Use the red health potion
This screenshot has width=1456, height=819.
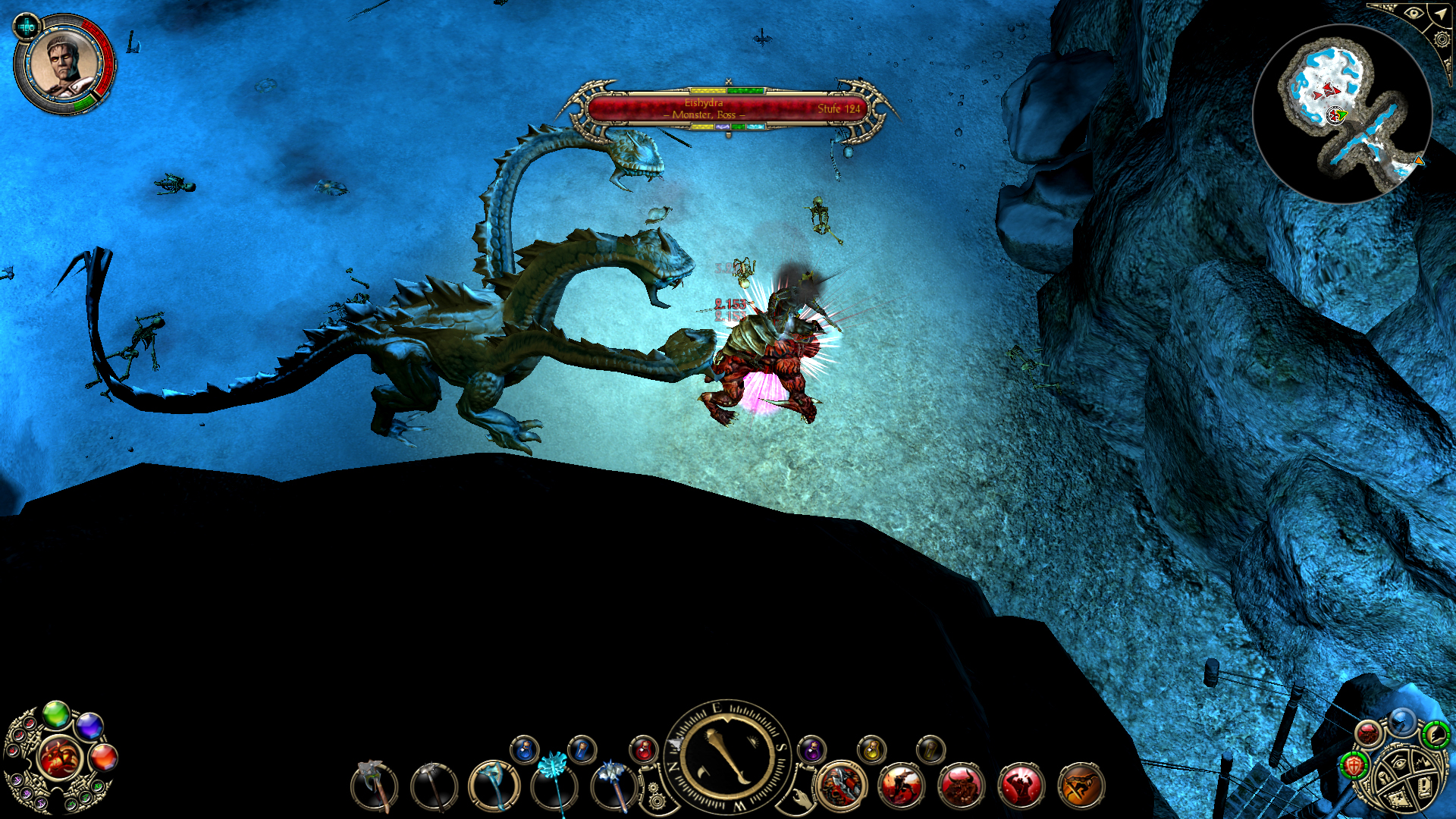click(x=643, y=750)
